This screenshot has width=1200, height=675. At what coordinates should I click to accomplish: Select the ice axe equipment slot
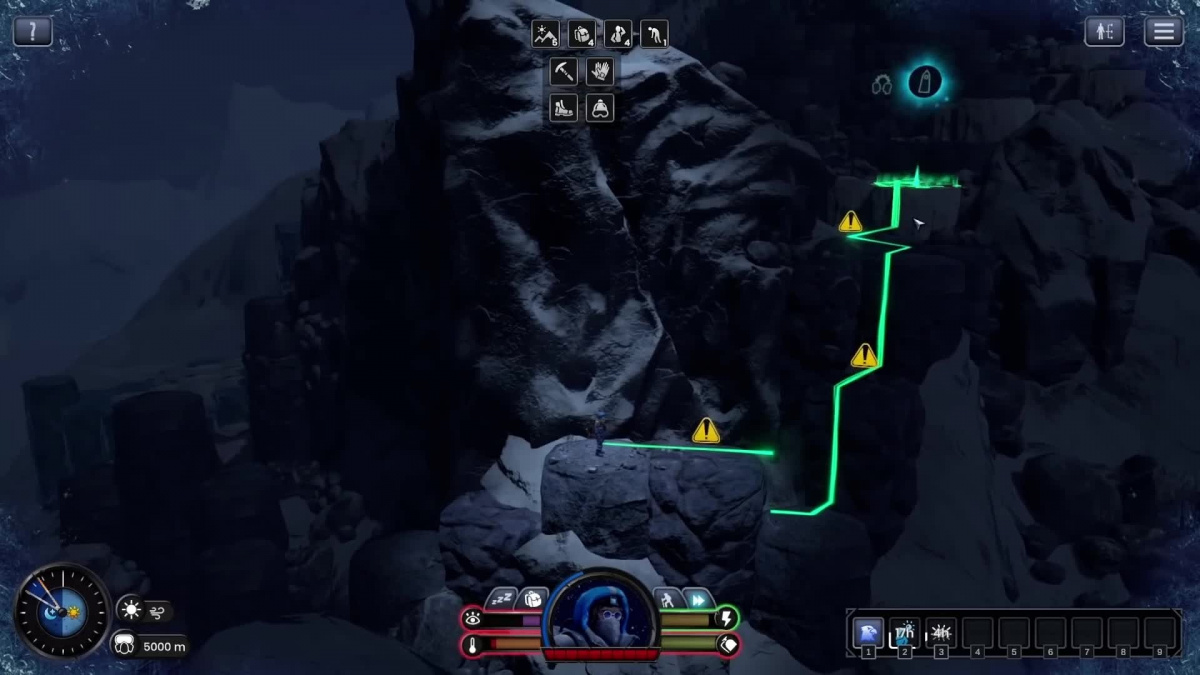pos(564,71)
